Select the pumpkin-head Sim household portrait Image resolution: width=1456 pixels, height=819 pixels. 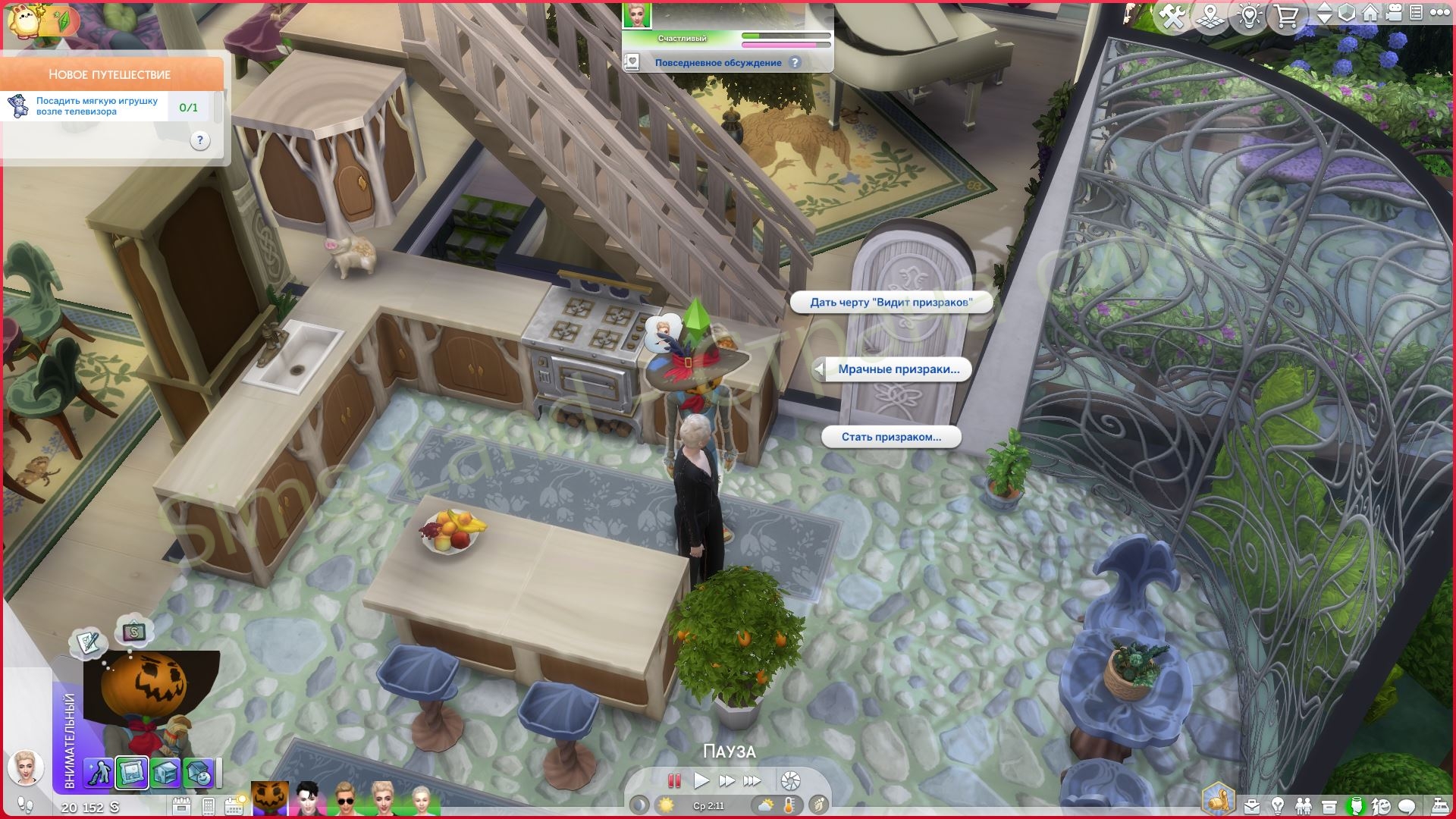pyautogui.click(x=270, y=800)
